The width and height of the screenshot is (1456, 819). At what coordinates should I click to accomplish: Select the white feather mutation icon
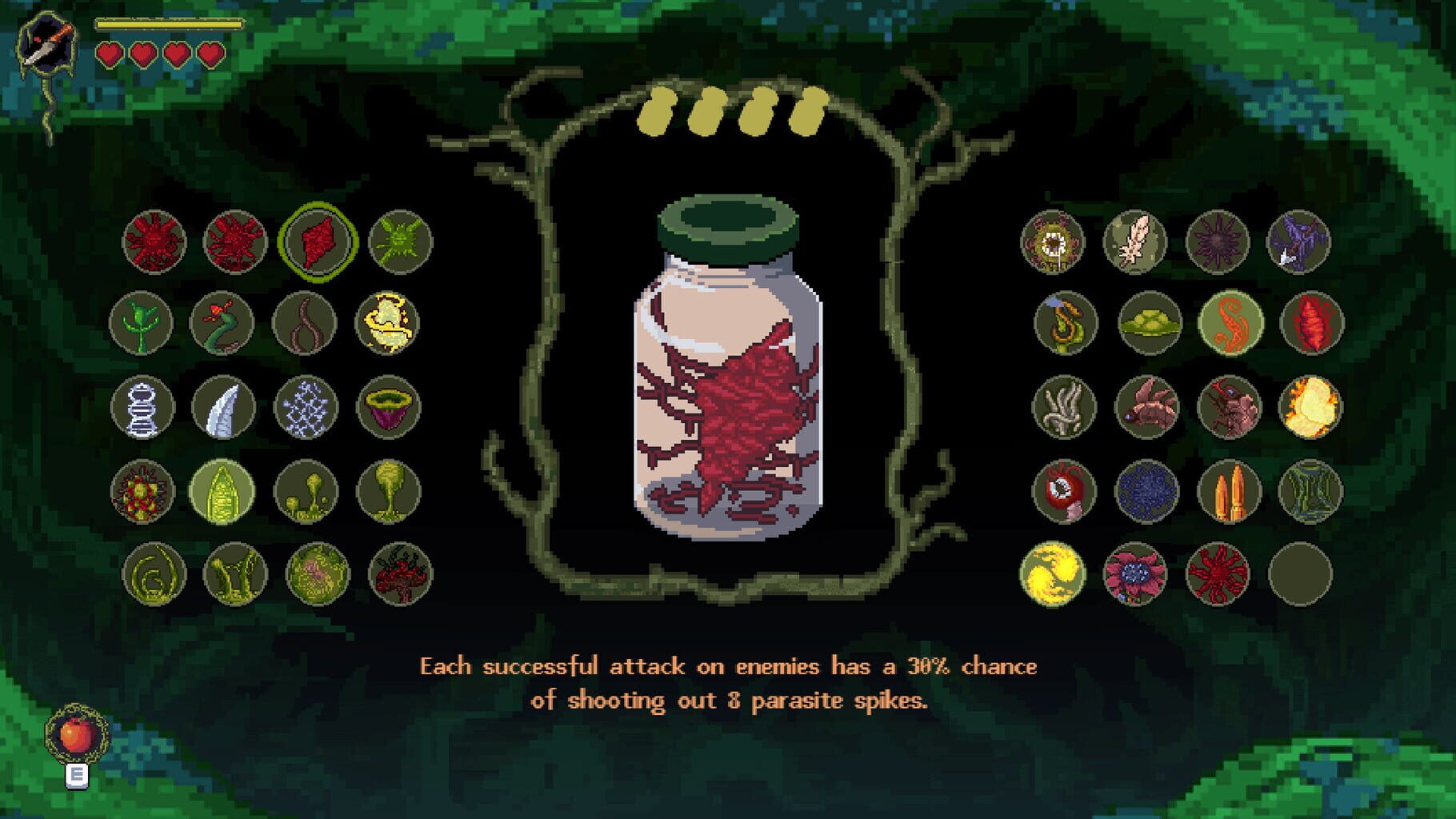1138,240
